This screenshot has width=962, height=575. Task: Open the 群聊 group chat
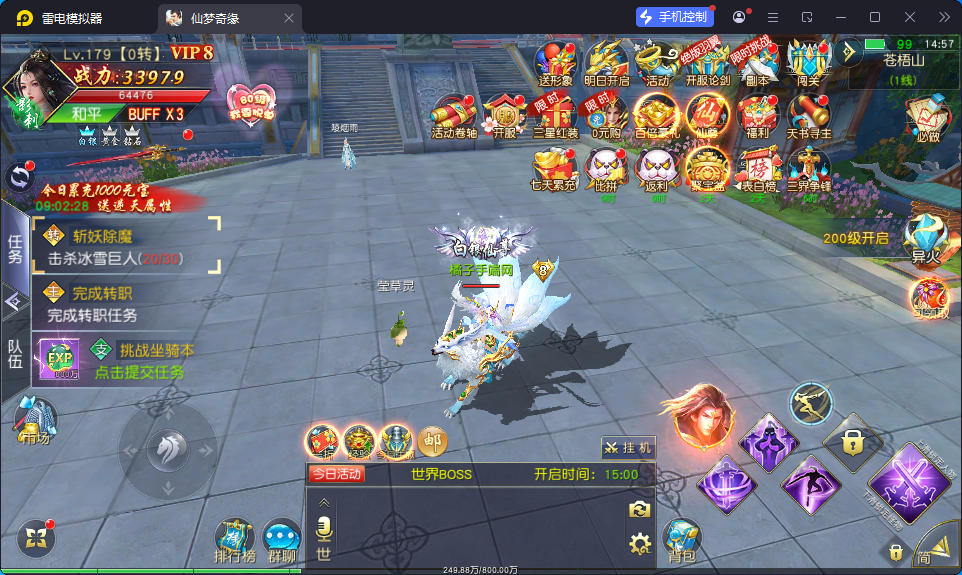[x=282, y=540]
